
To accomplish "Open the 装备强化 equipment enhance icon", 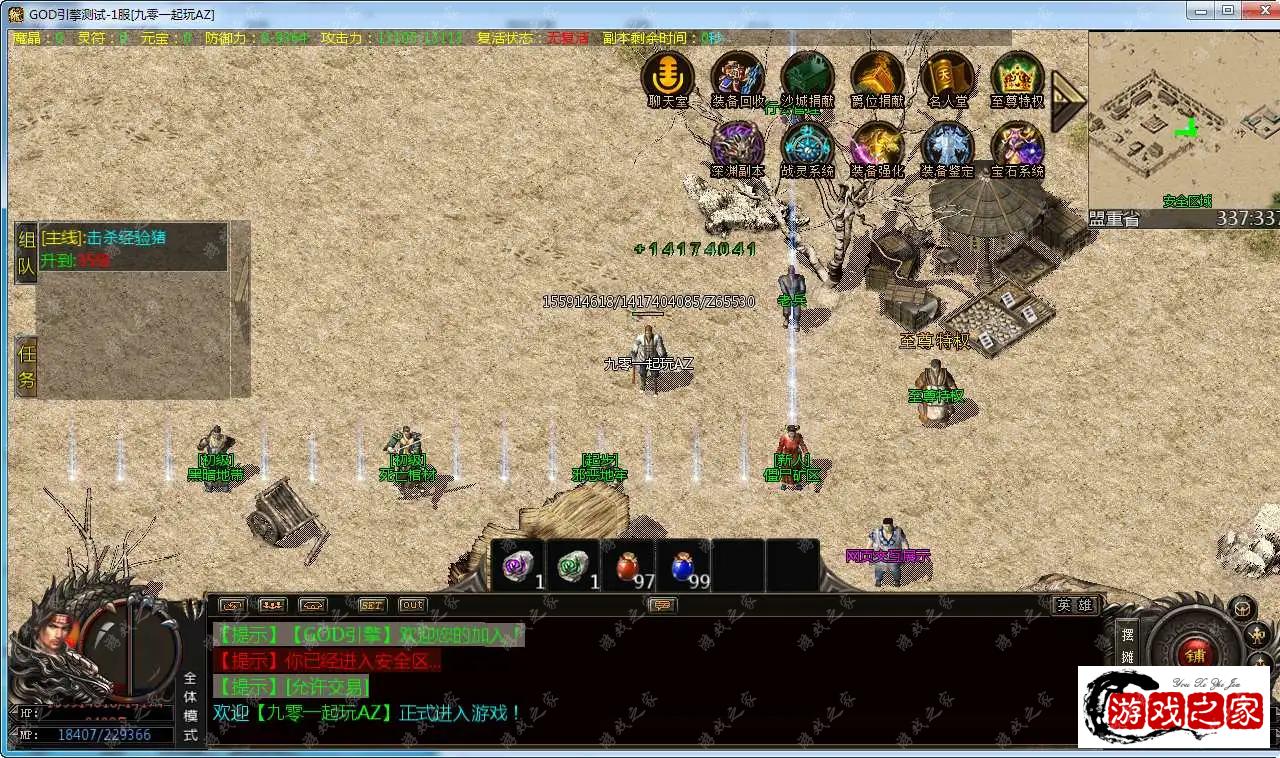I will click(877, 146).
